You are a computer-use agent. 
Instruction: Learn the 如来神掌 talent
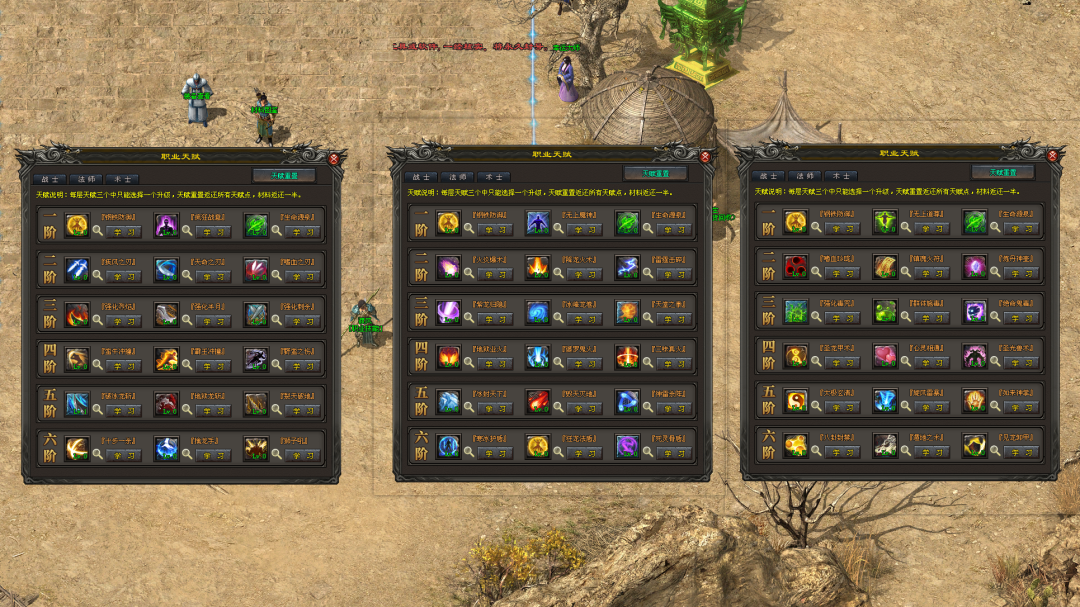tap(1020, 408)
